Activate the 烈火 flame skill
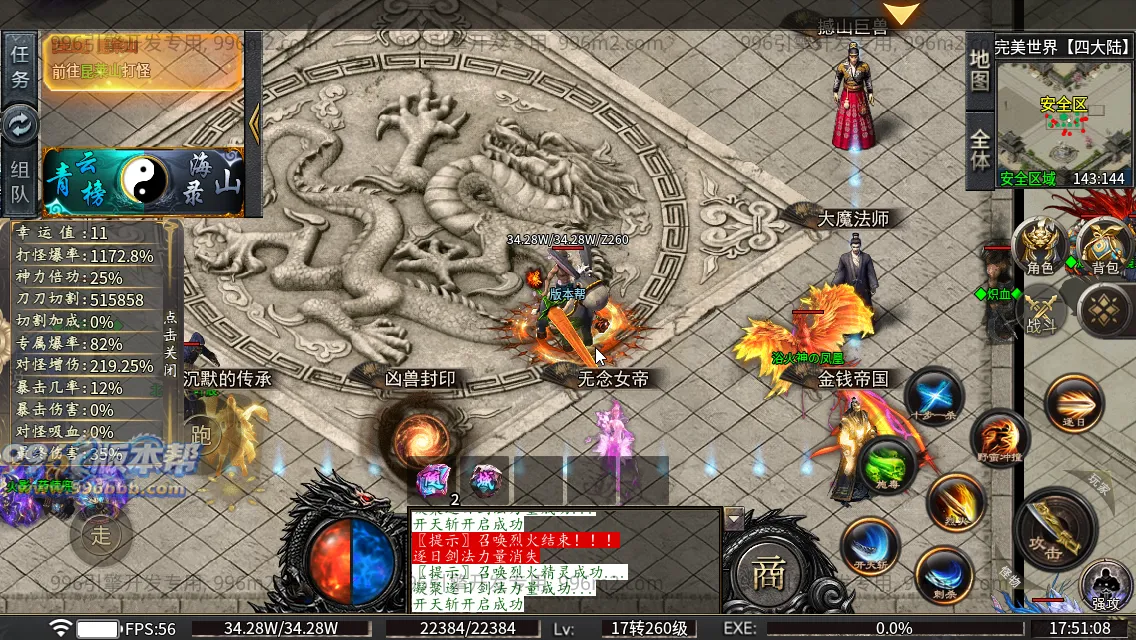The image size is (1136, 640). 954,502
